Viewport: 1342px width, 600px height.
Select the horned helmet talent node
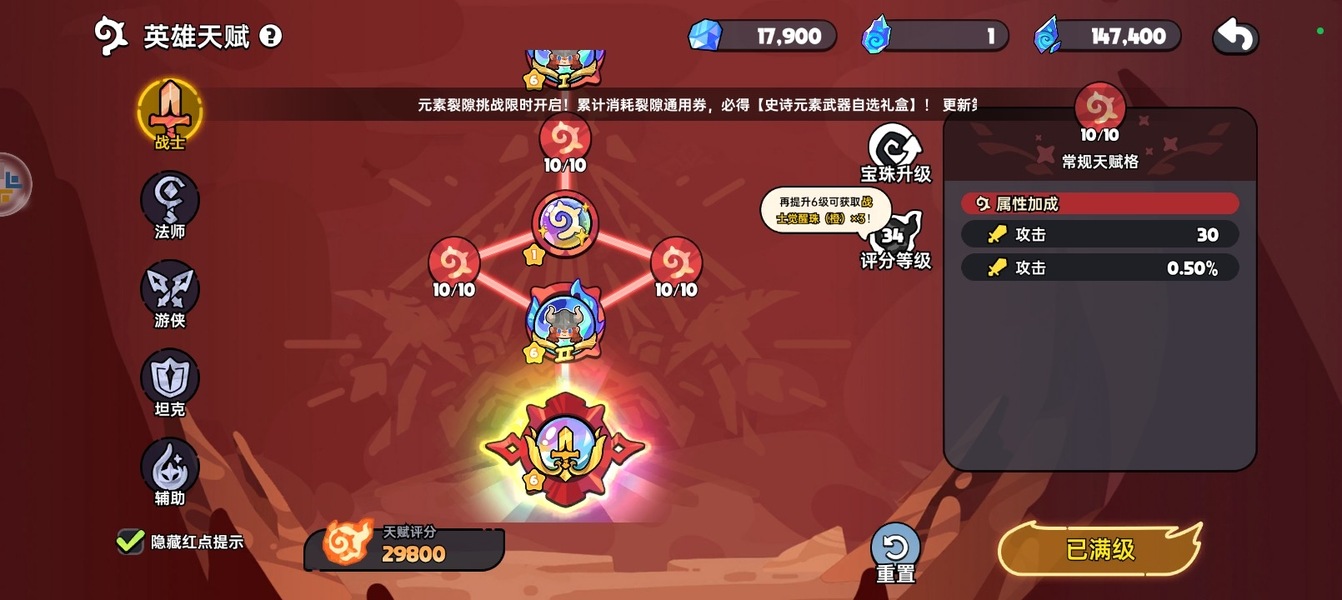pyautogui.click(x=565, y=318)
